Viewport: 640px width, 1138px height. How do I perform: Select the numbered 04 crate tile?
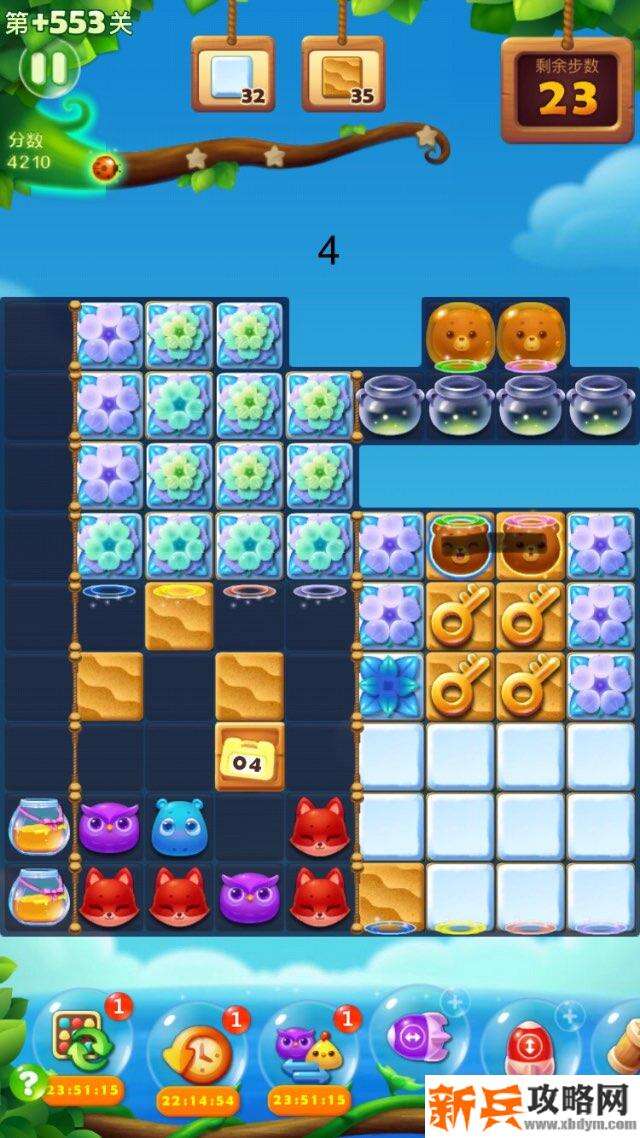coord(249,758)
